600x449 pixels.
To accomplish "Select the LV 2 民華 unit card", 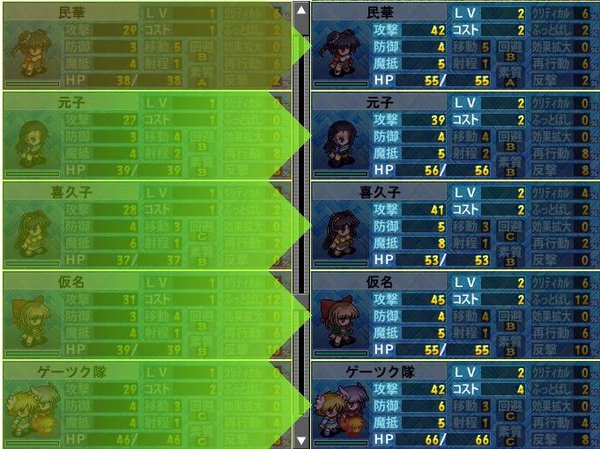I will pos(454,46).
